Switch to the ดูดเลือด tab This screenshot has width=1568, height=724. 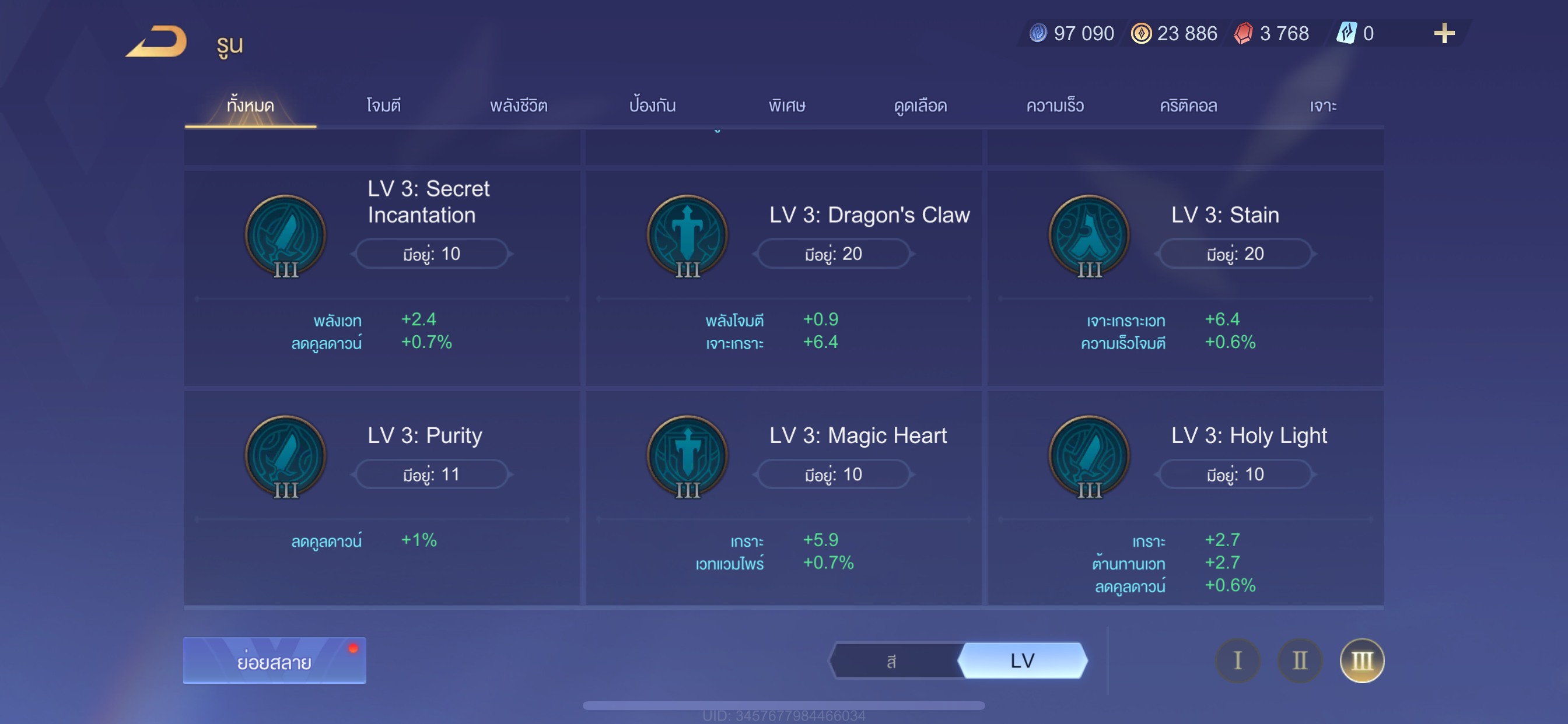click(921, 106)
